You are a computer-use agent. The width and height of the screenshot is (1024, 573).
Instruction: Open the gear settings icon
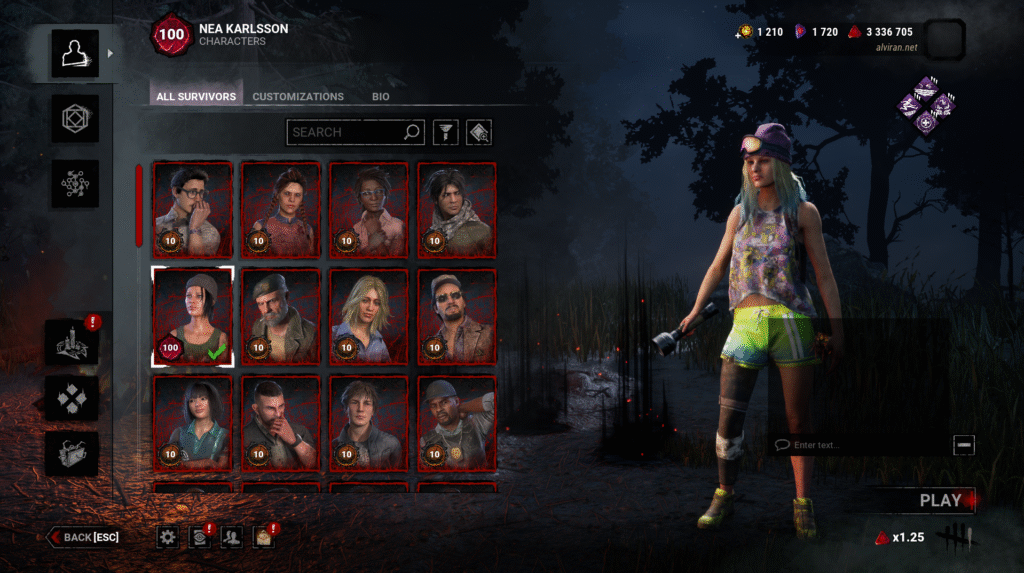click(168, 538)
